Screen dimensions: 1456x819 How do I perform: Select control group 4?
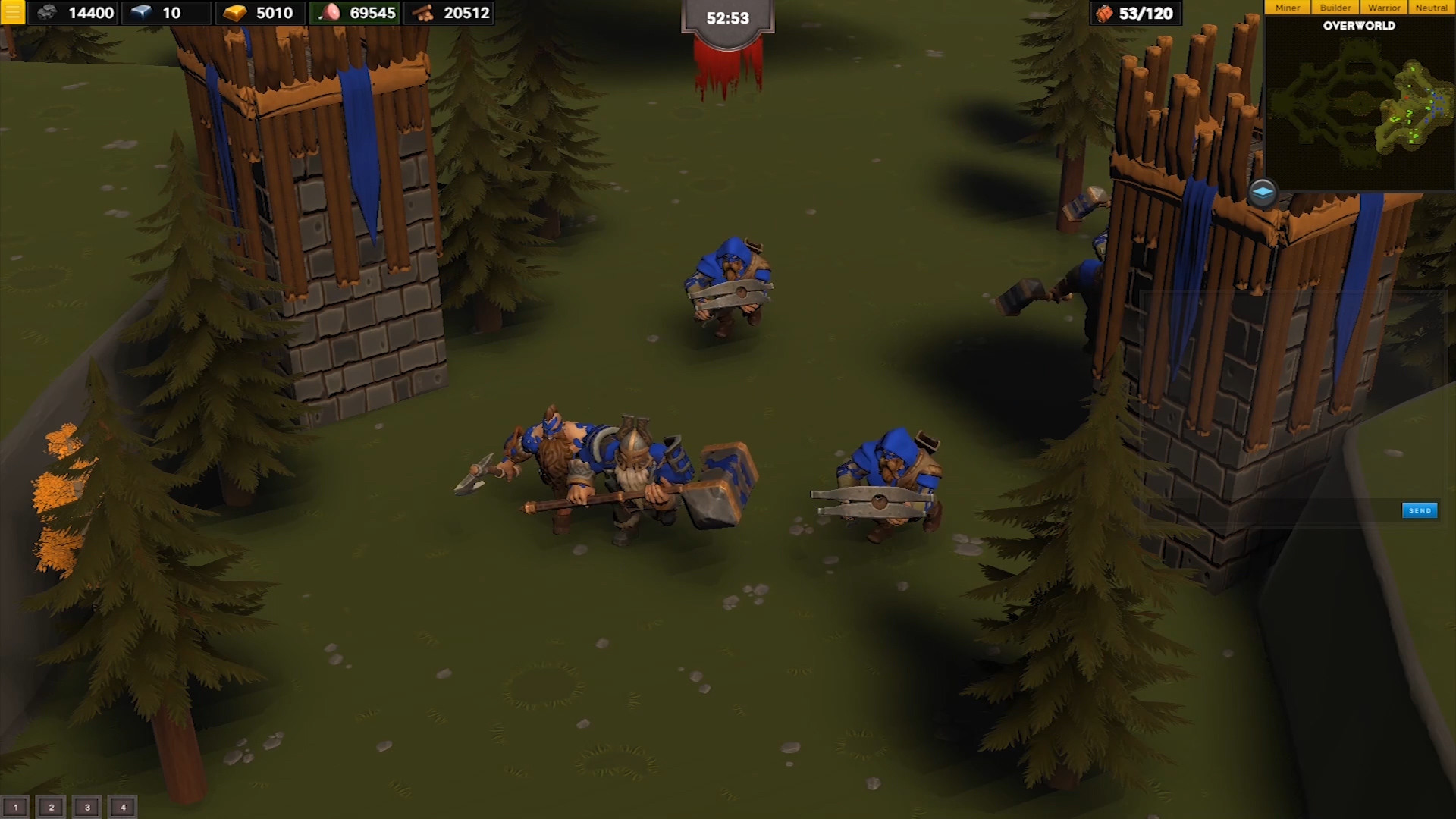tap(121, 807)
